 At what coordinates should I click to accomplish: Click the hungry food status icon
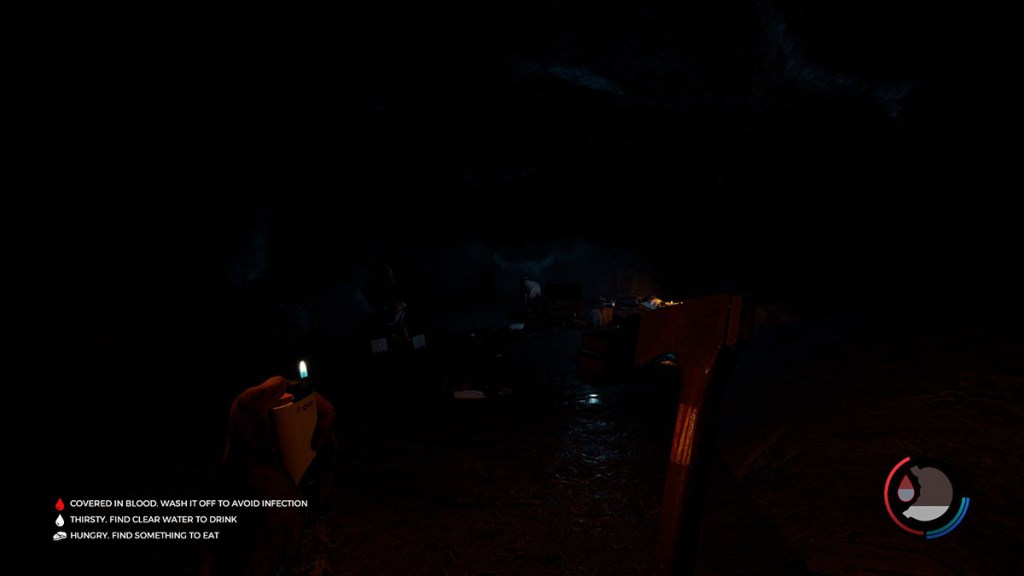click(59, 536)
